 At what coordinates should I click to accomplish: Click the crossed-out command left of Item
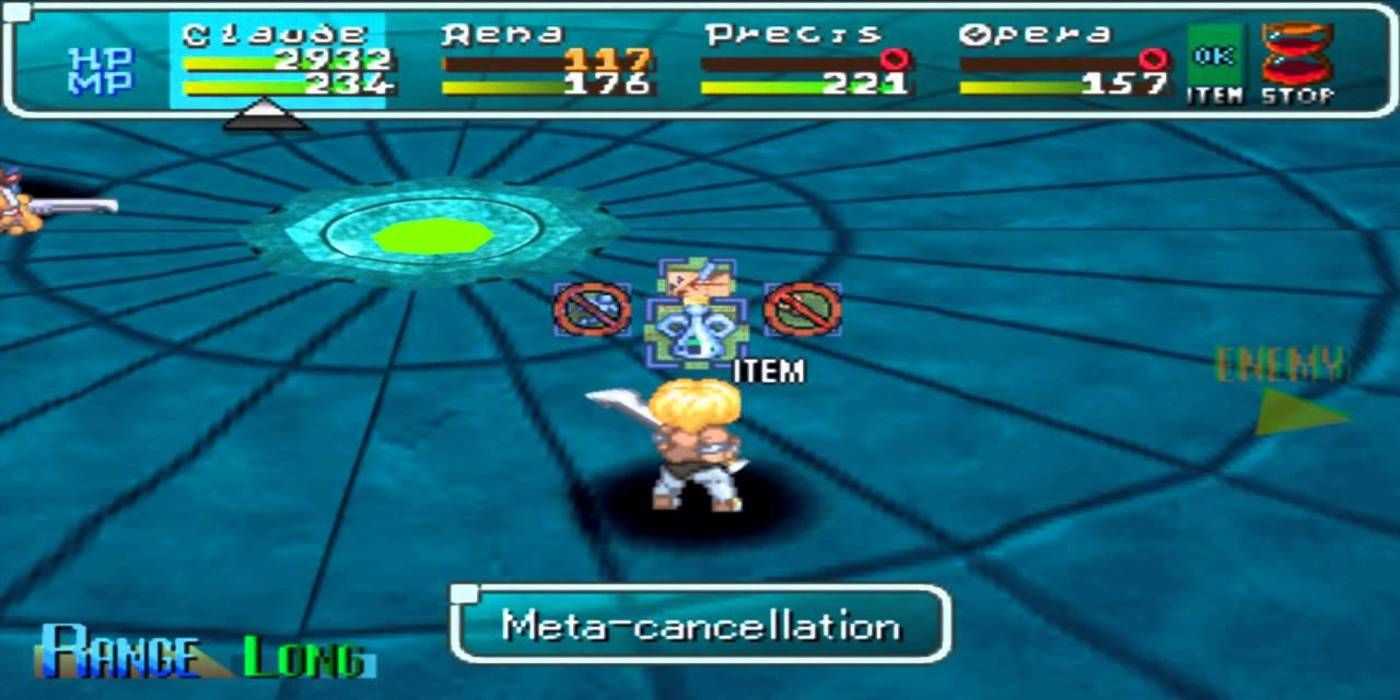click(x=592, y=309)
